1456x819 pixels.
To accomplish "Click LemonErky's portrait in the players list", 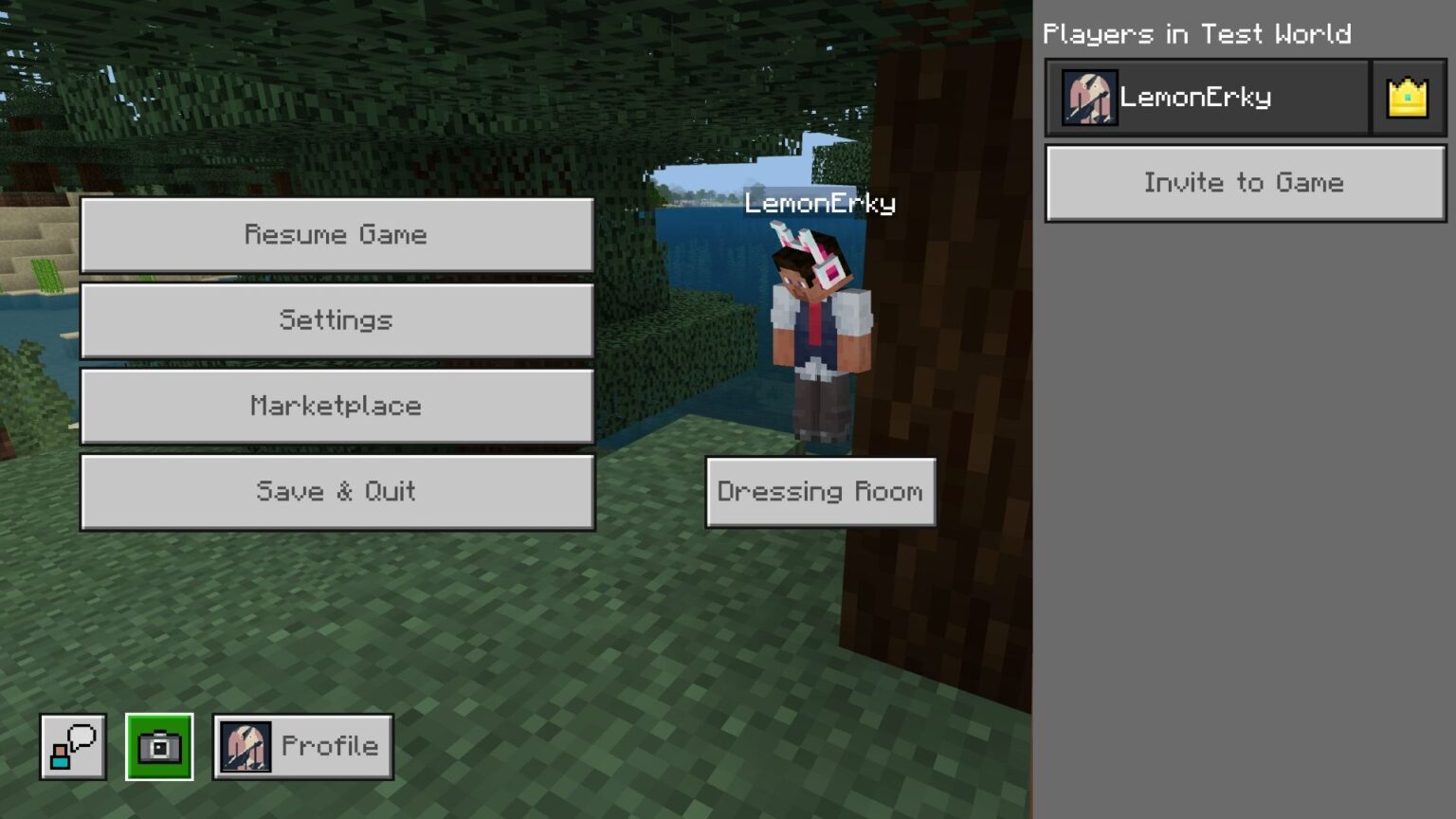I will (1088, 96).
